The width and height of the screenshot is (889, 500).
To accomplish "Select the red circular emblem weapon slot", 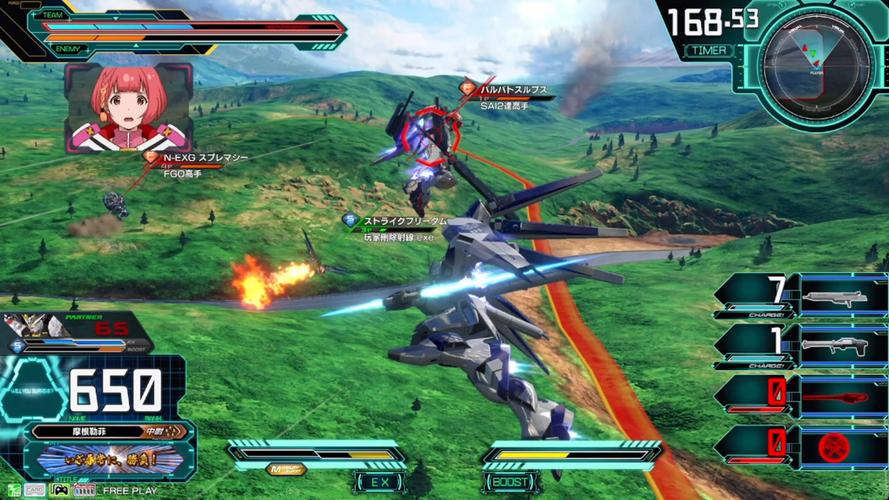I will (x=842, y=446).
